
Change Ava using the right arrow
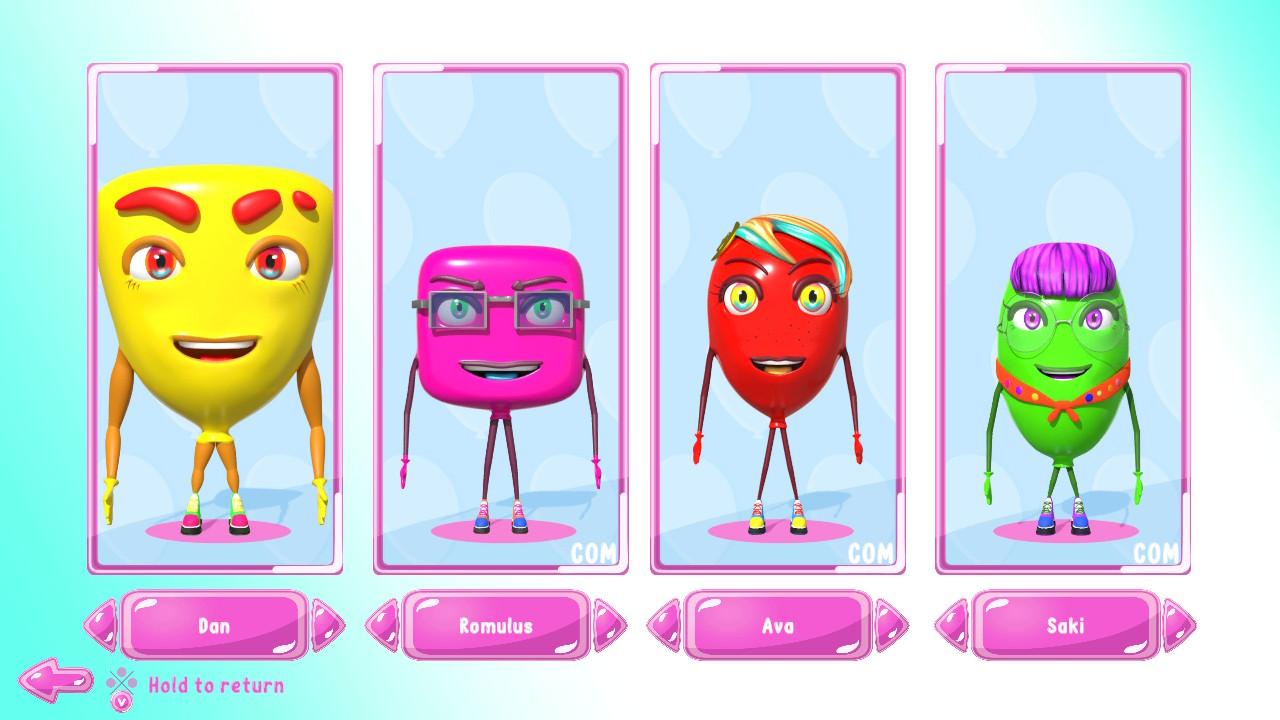(891, 626)
